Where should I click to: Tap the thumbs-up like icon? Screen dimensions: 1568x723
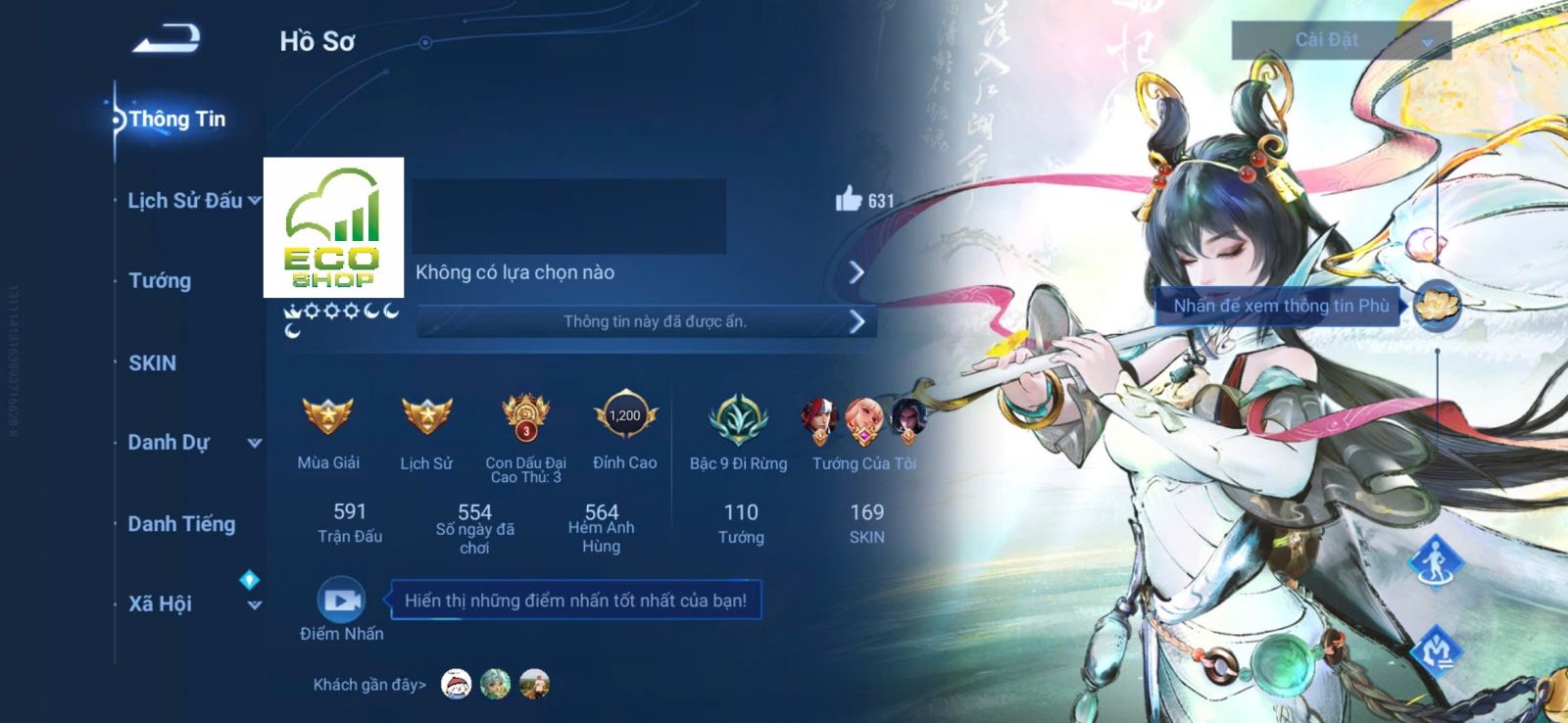coord(849,200)
